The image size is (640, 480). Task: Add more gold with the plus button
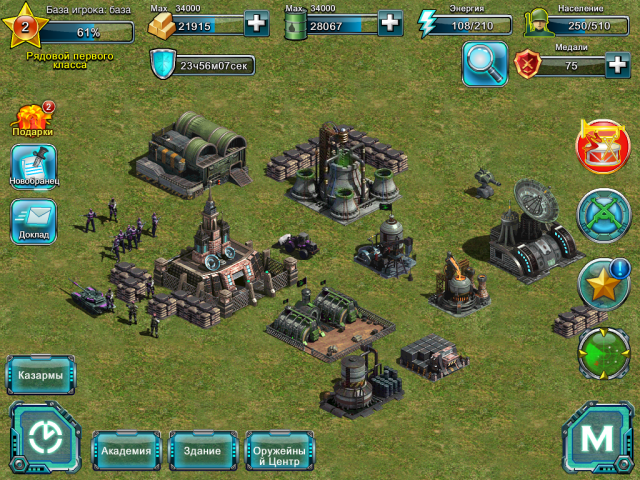(256, 23)
